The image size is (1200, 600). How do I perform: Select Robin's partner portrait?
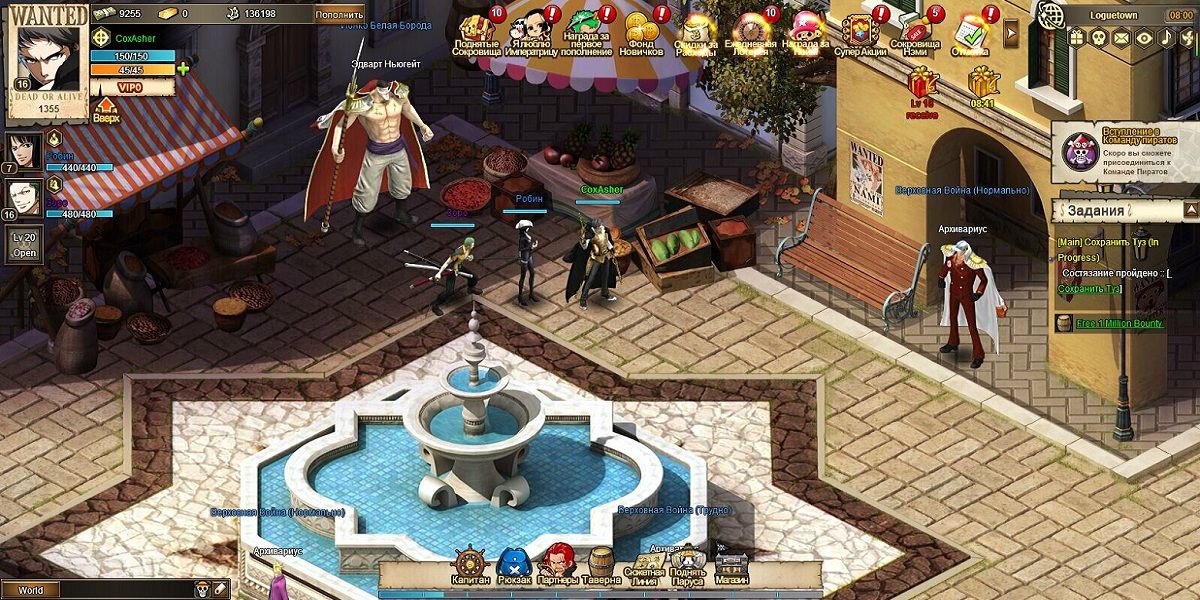click(x=24, y=150)
